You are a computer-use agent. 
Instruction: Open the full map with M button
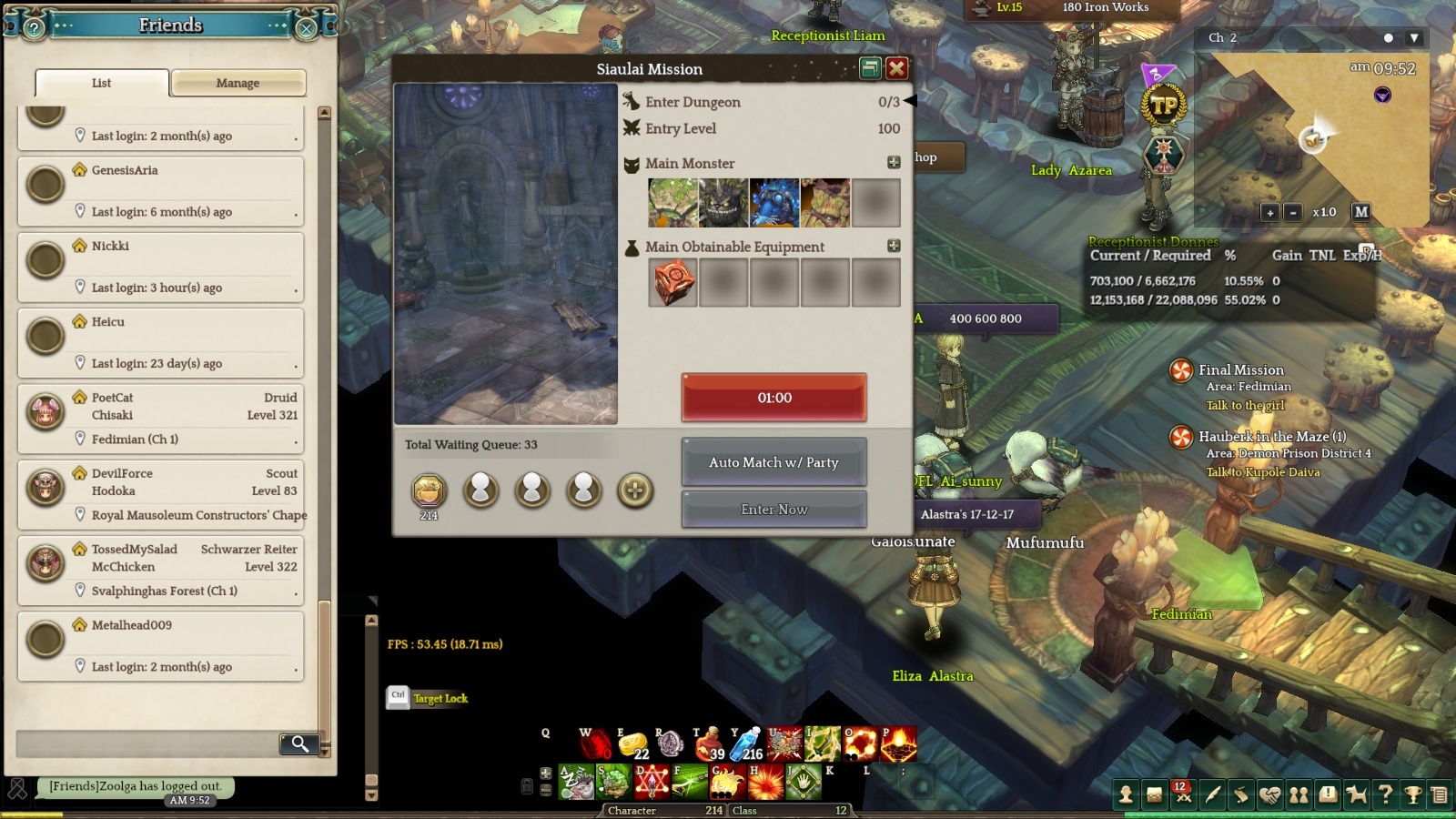pos(1361,212)
